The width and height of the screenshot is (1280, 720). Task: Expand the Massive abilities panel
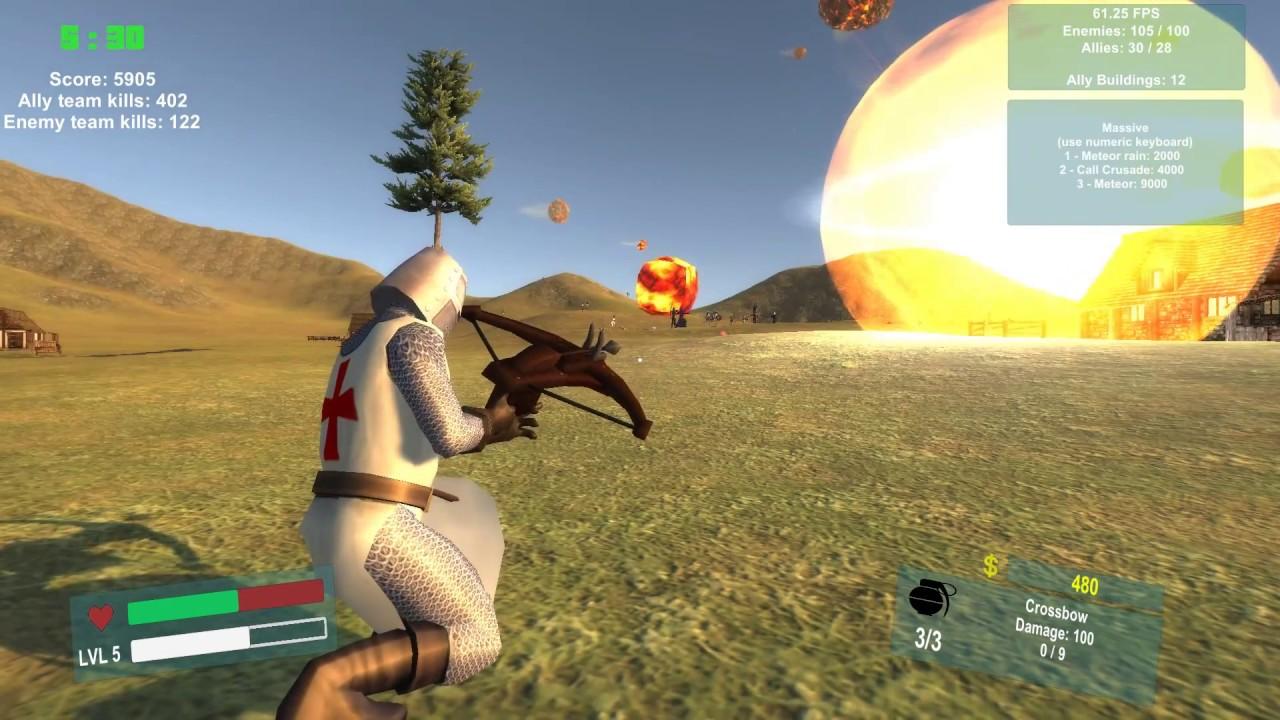tap(1126, 129)
